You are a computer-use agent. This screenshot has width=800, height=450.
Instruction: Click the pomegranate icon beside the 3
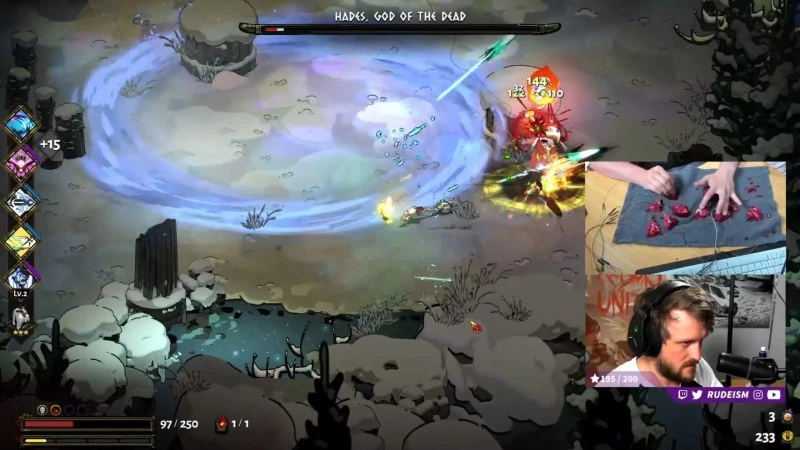tap(787, 416)
